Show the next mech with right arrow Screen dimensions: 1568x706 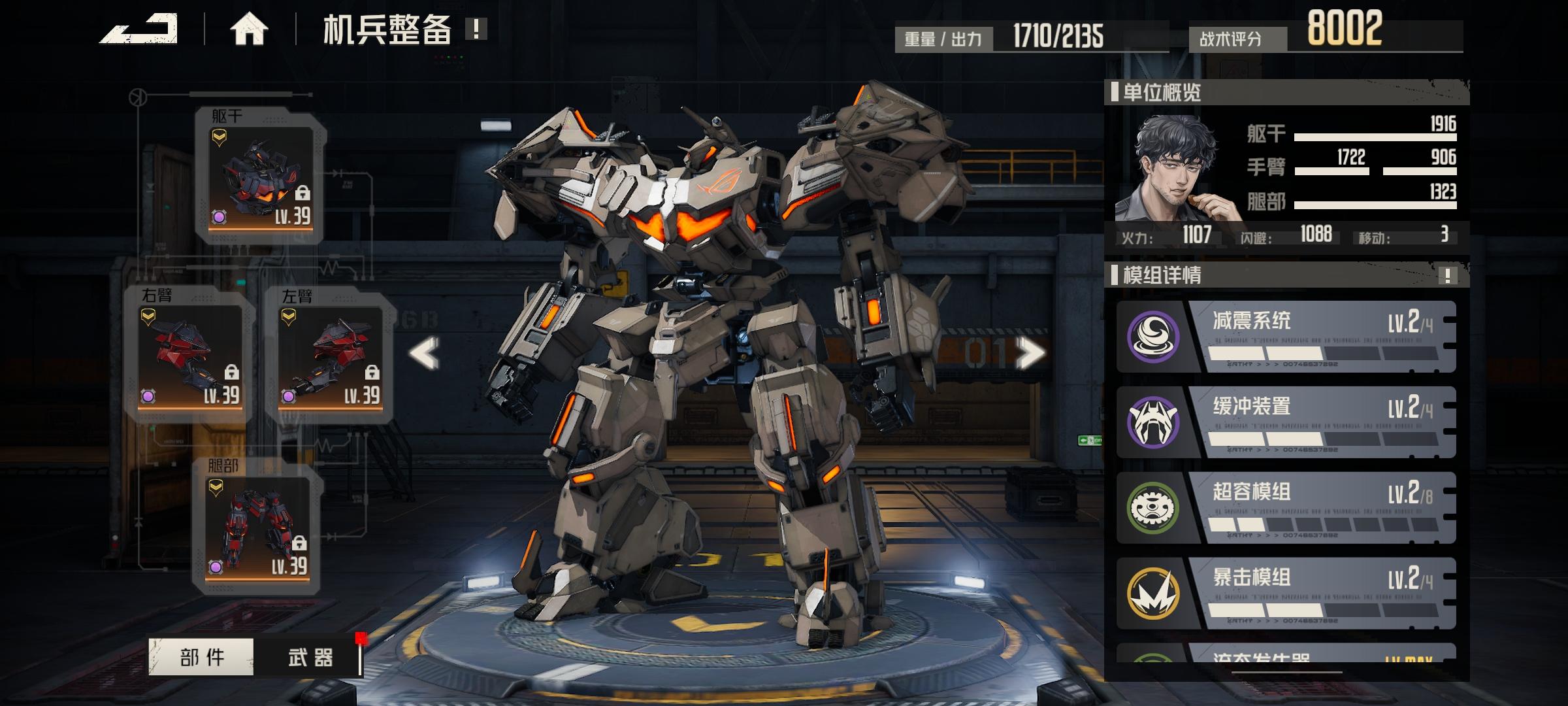(x=1030, y=354)
